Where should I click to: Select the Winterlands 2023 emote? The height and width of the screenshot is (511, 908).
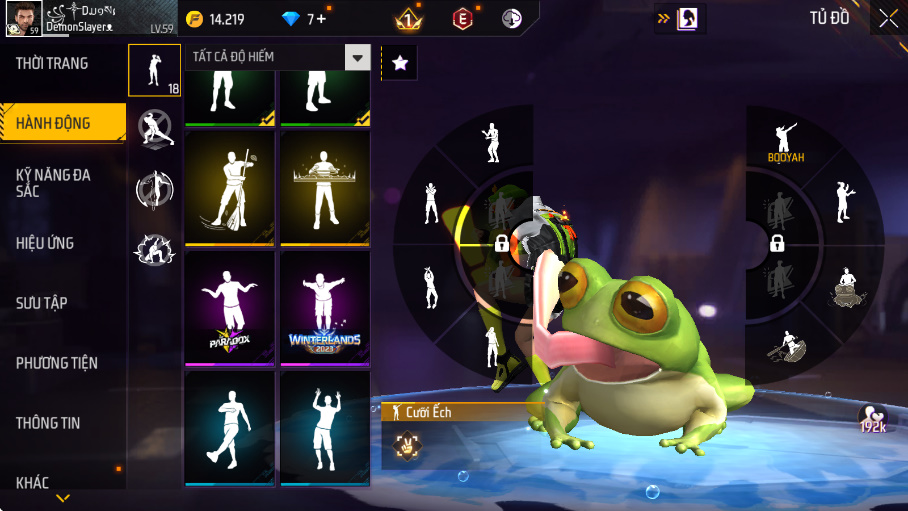pyautogui.click(x=325, y=308)
